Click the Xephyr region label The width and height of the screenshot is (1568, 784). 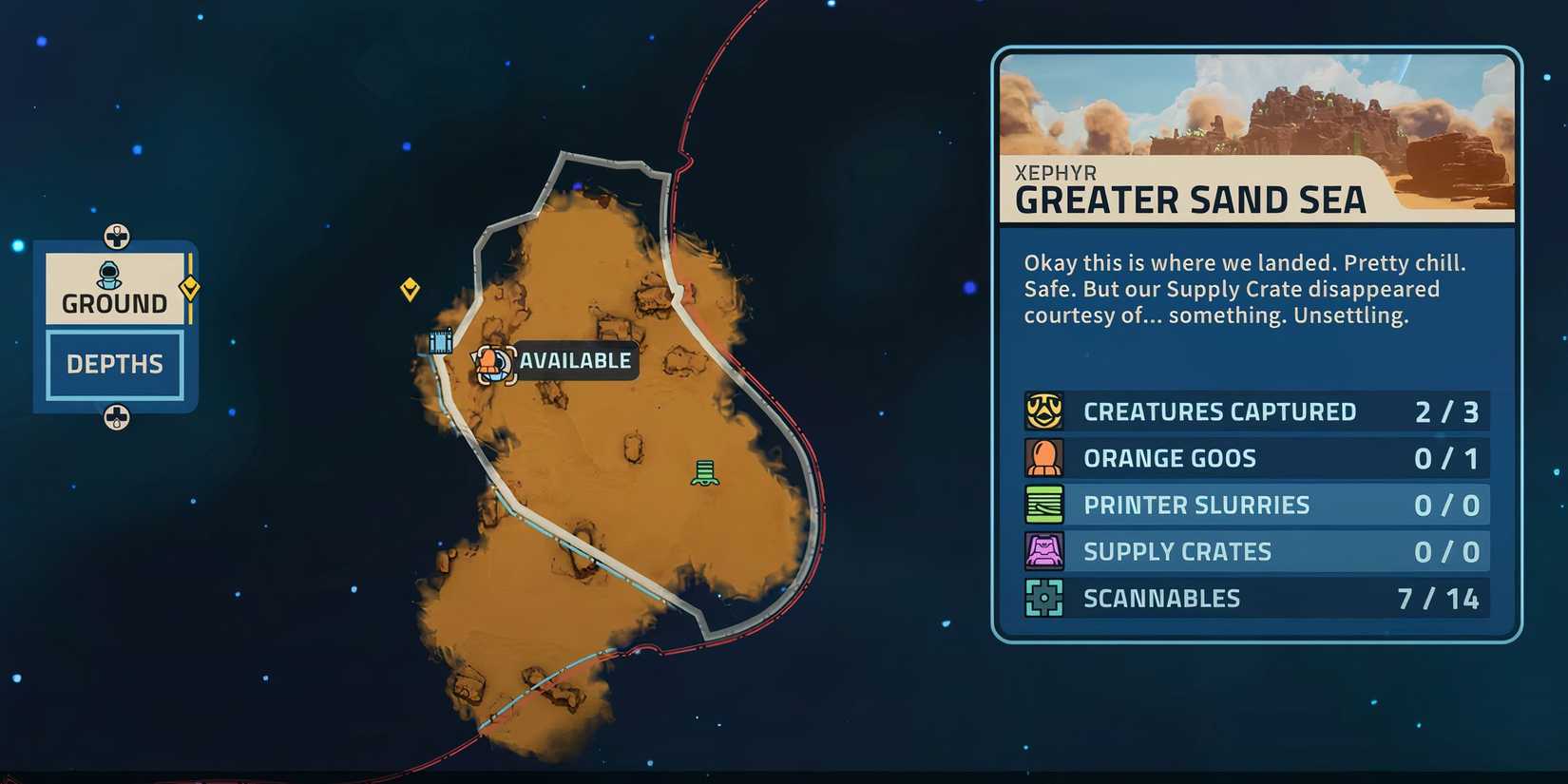pos(1055,172)
